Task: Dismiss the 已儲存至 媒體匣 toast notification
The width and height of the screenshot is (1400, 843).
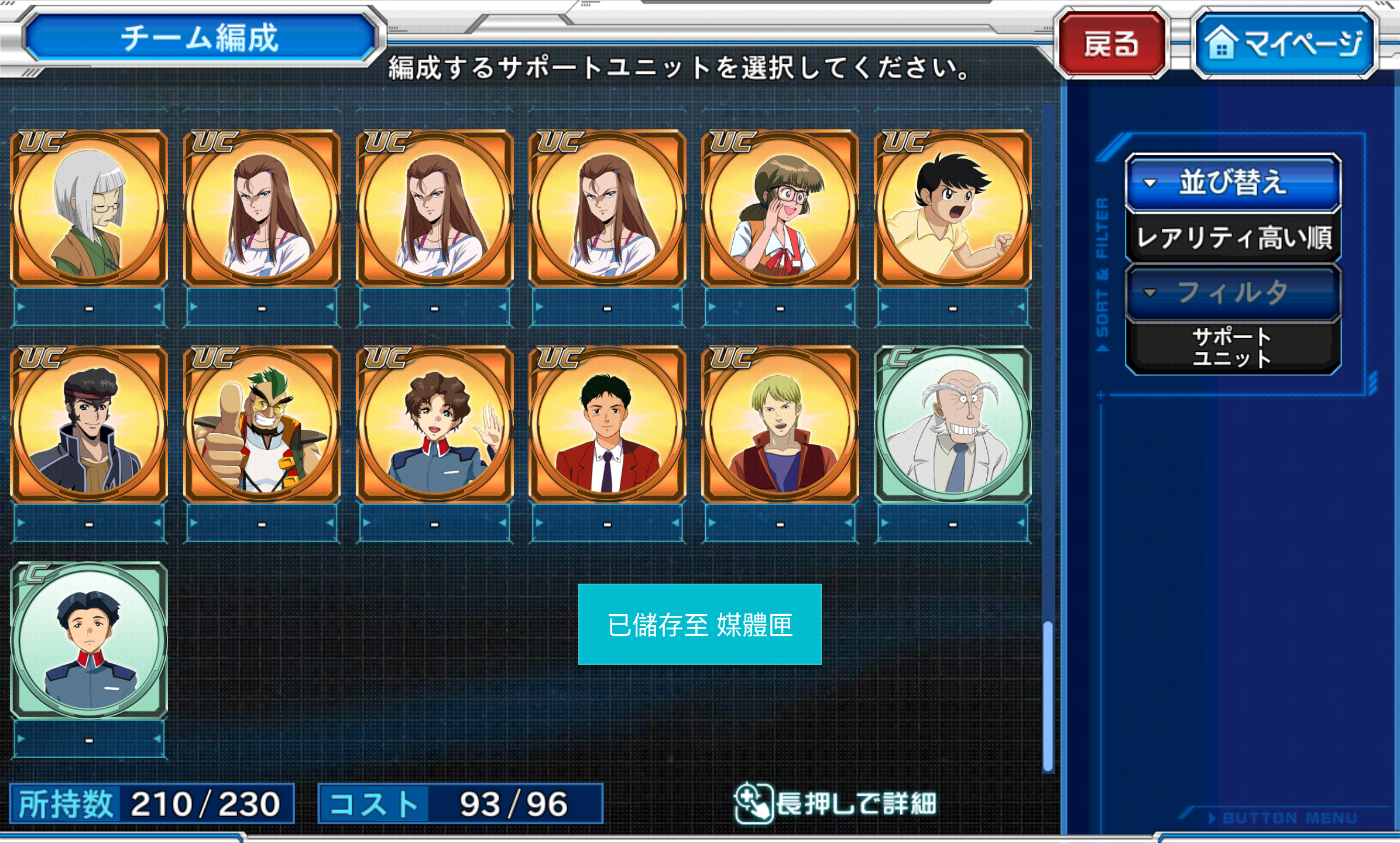Action: tap(699, 624)
